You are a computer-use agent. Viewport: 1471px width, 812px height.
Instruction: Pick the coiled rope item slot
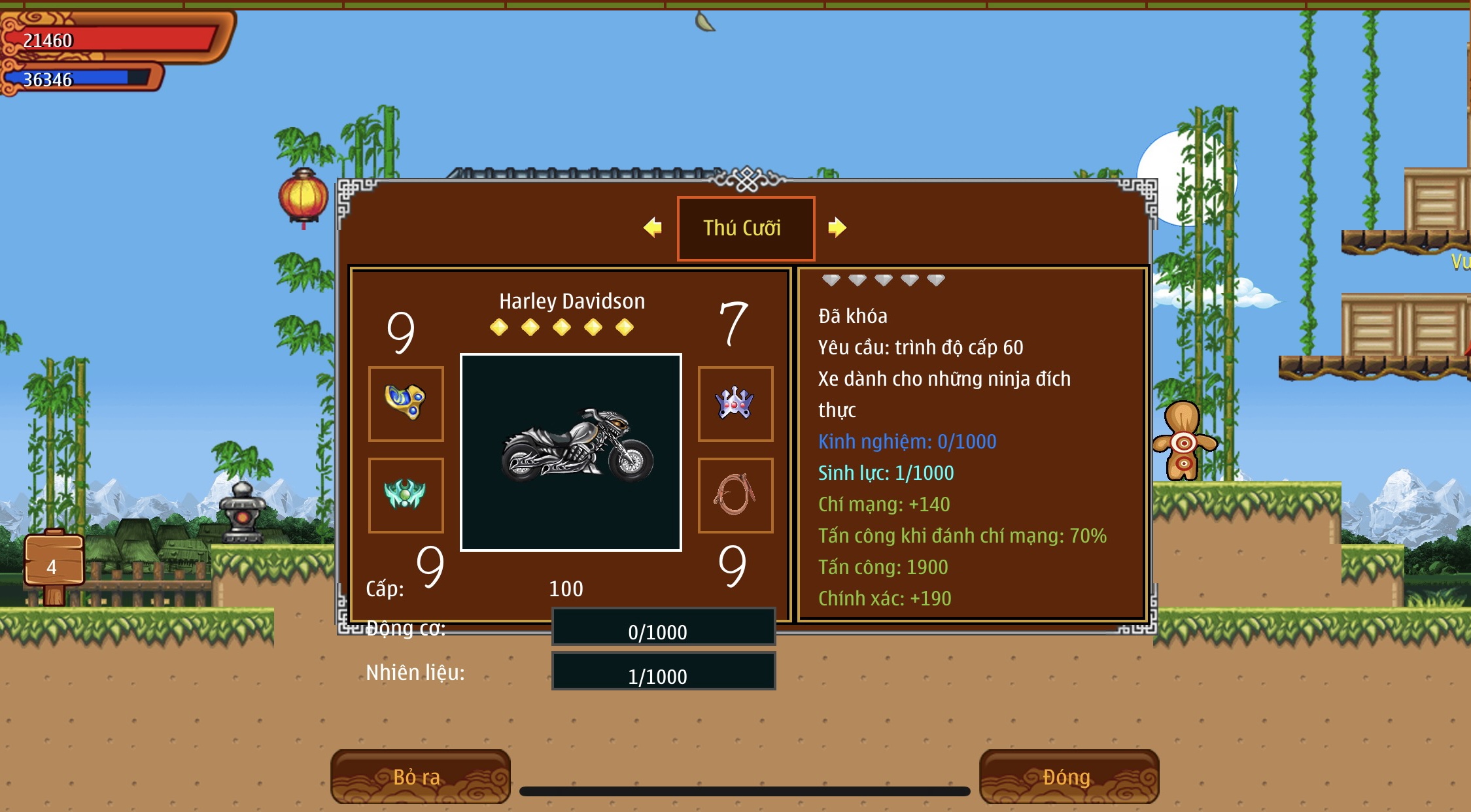point(735,495)
